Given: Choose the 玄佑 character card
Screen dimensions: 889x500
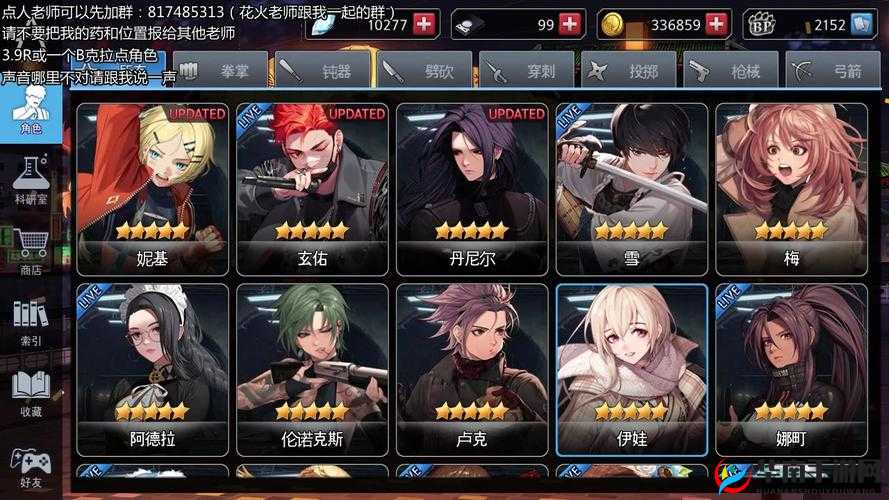Looking at the screenshot, I should tap(312, 189).
